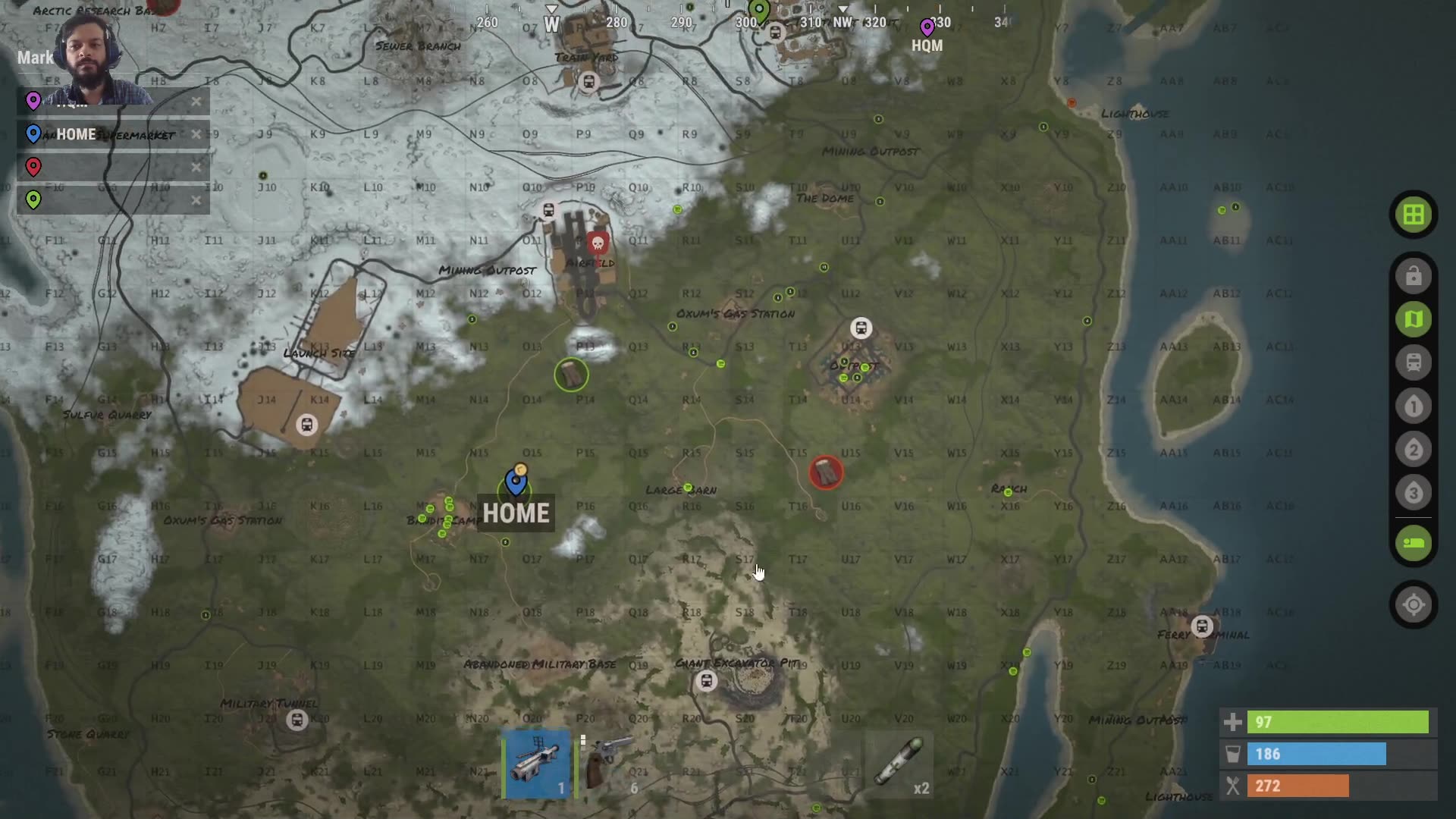
Task: Remove the HOME marker from the list
Action: [196, 134]
